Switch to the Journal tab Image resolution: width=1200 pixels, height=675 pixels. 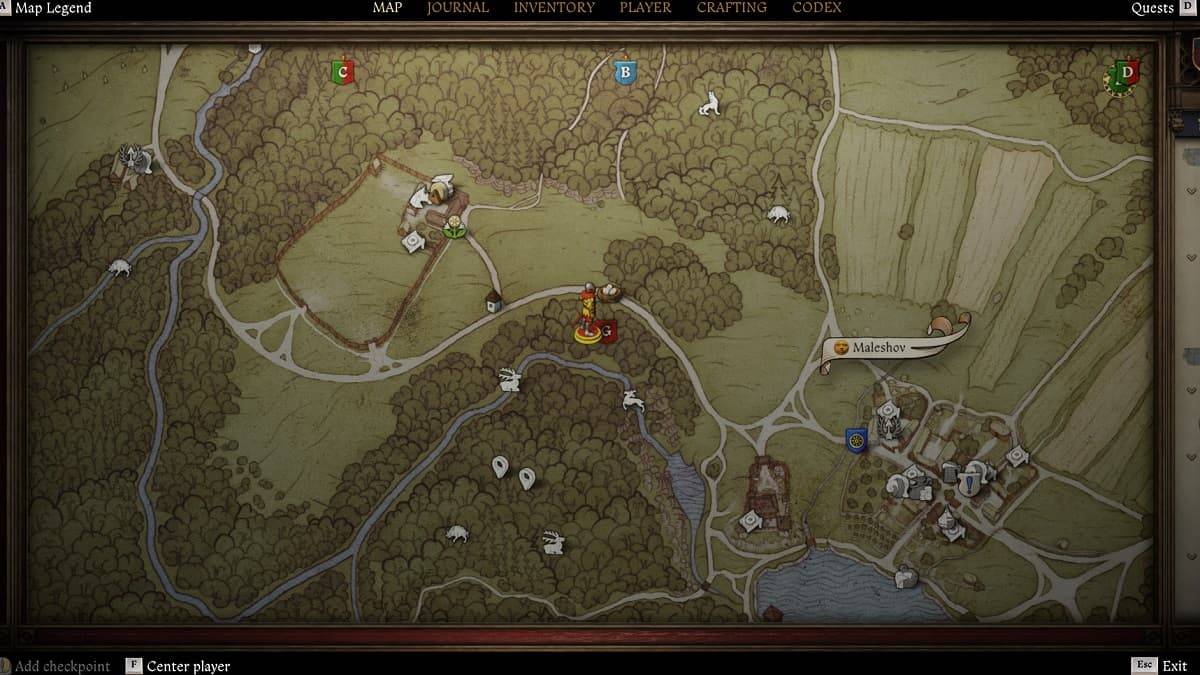[x=457, y=8]
